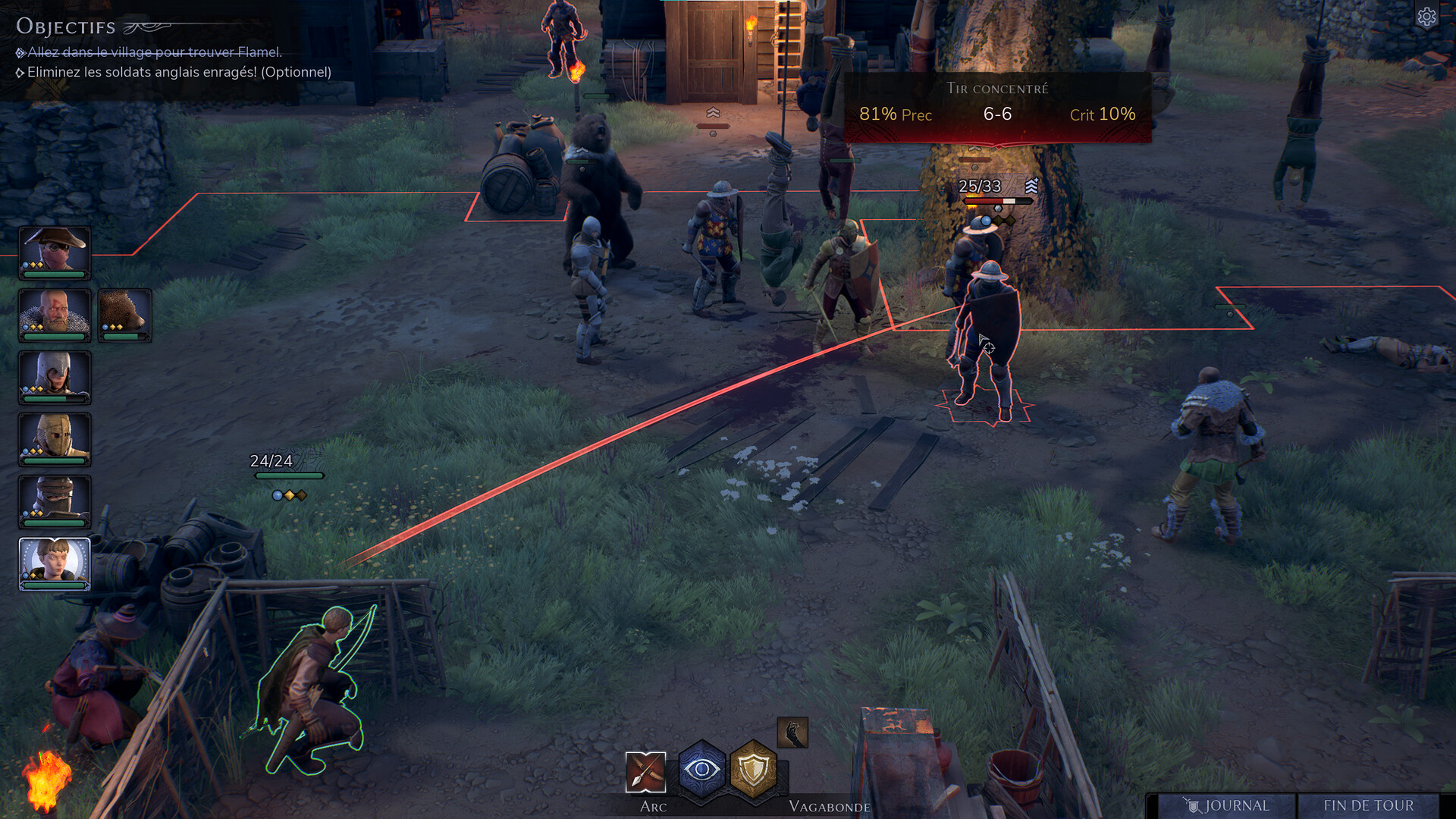
Task: Select the bear companion portrait
Action: [x=124, y=315]
